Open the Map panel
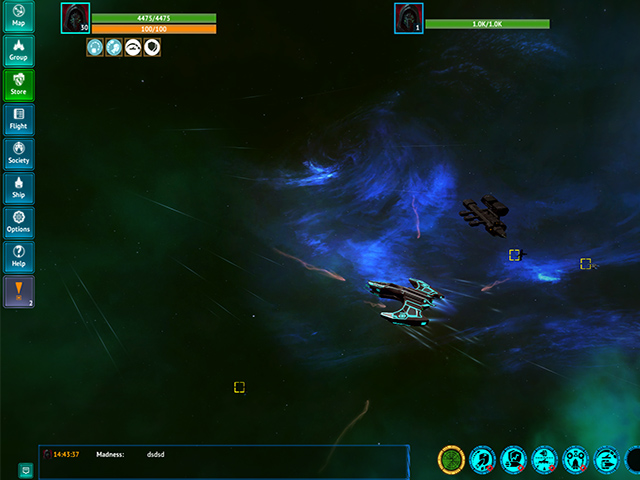The image size is (640, 480). 18,16
